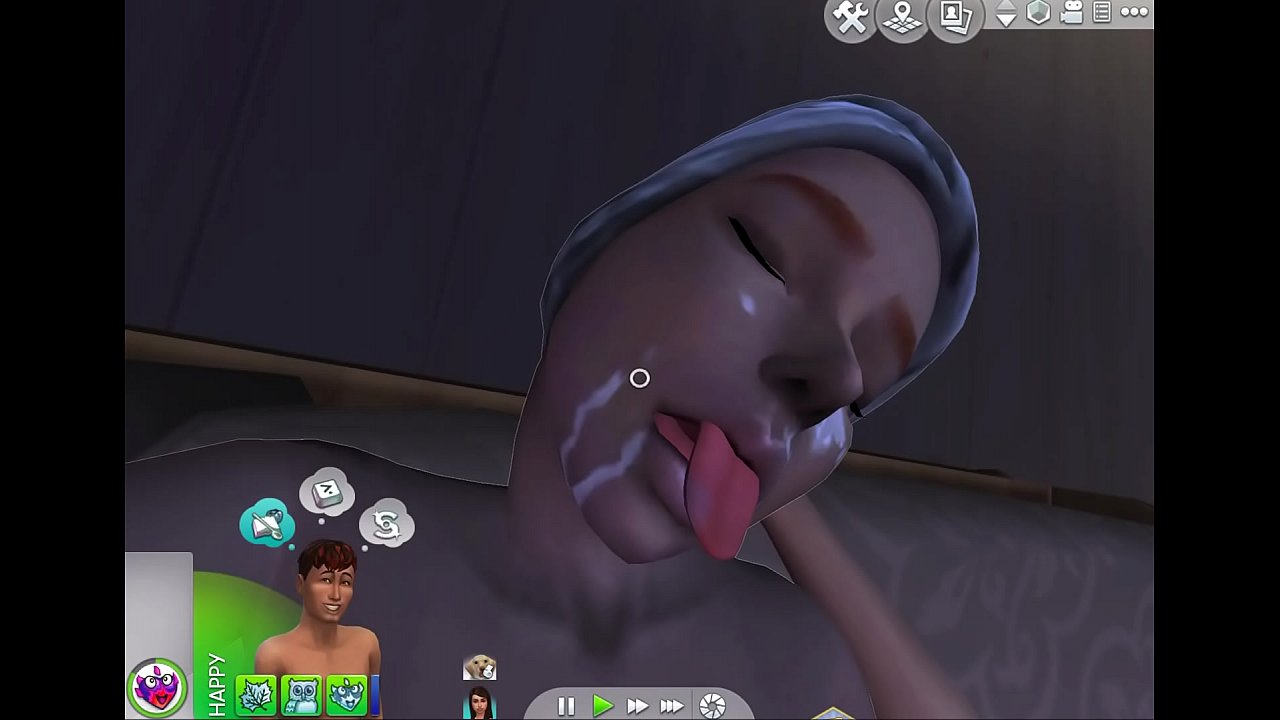Expand more options with the ellipsis icon
The height and width of the screenshot is (720, 1280).
1134,12
